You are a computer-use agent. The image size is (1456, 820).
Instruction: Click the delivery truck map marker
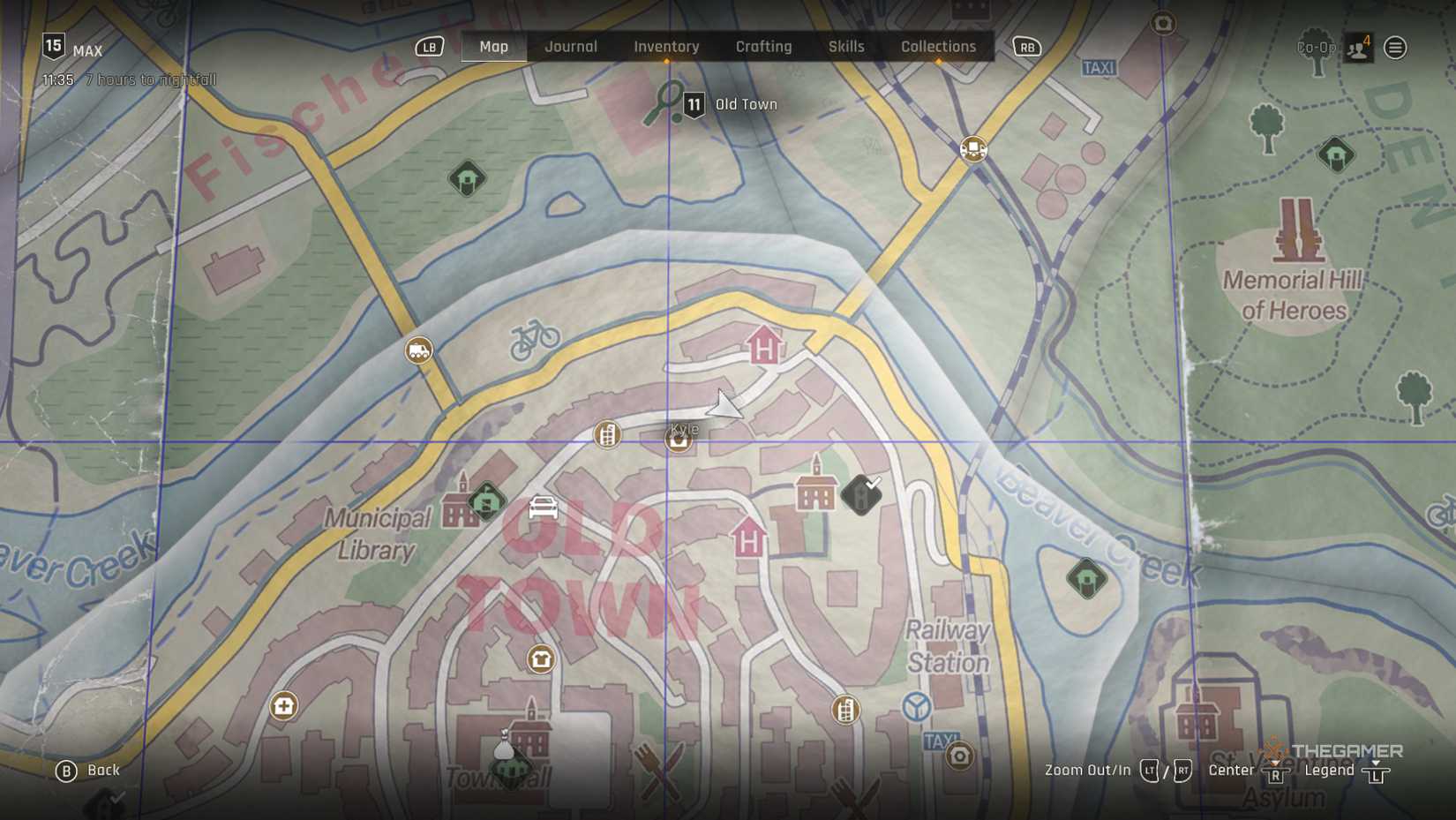coord(418,350)
